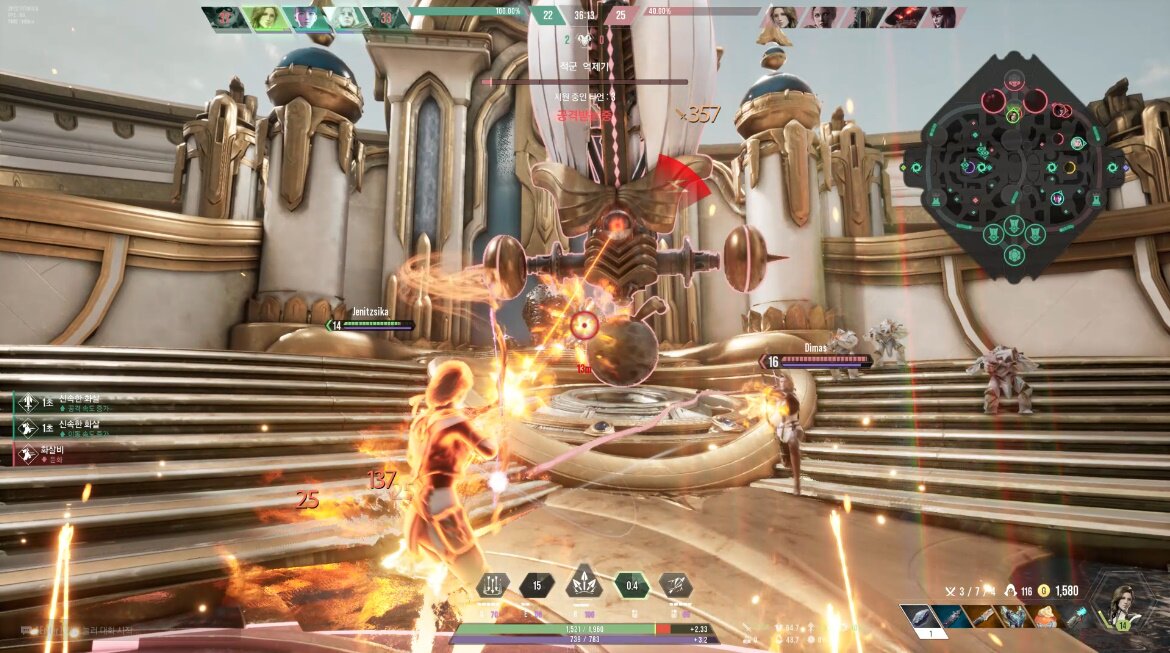Click the ability showing 15 cooldown

coord(537,585)
